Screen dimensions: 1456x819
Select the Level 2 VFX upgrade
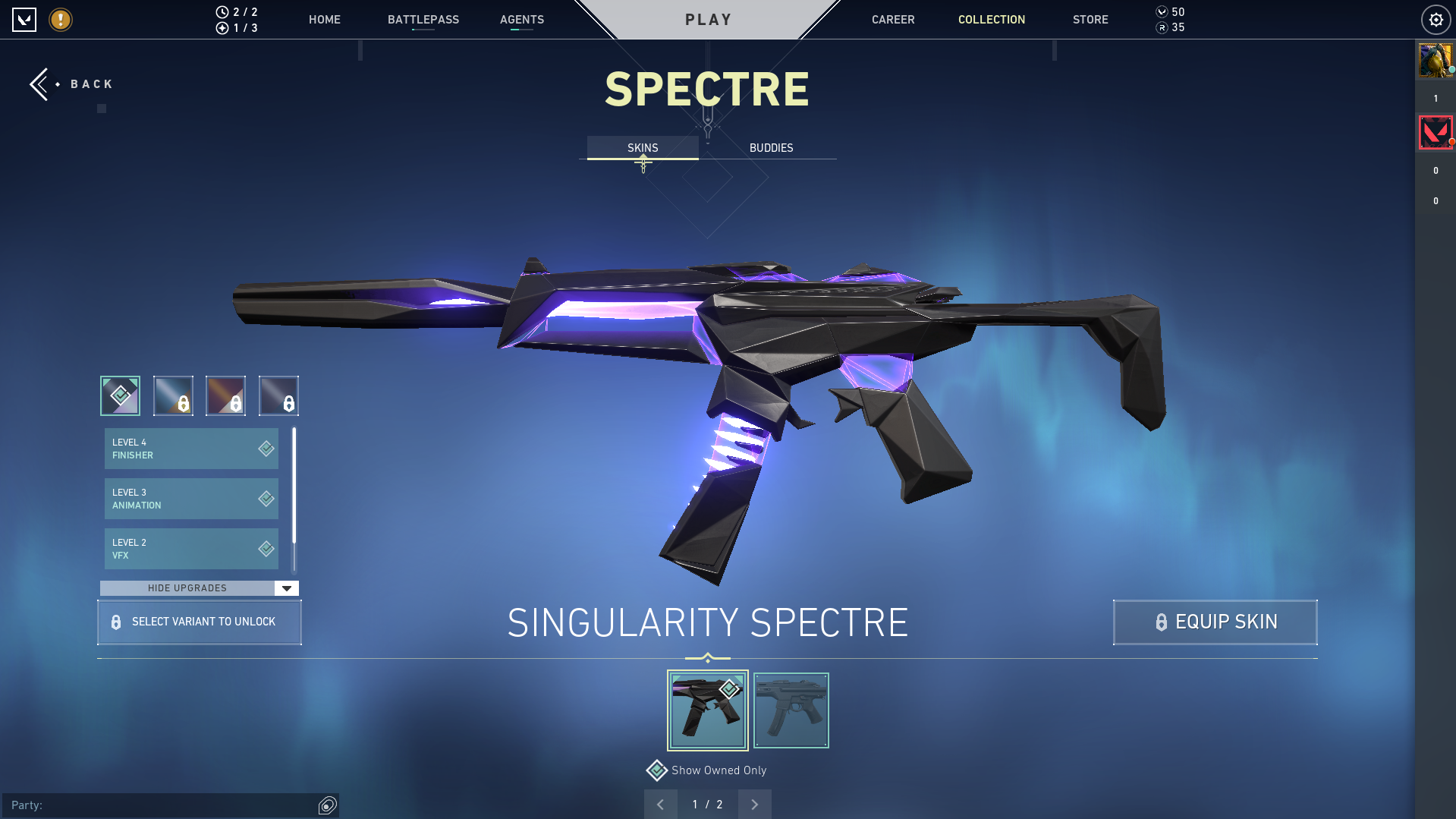coord(190,548)
